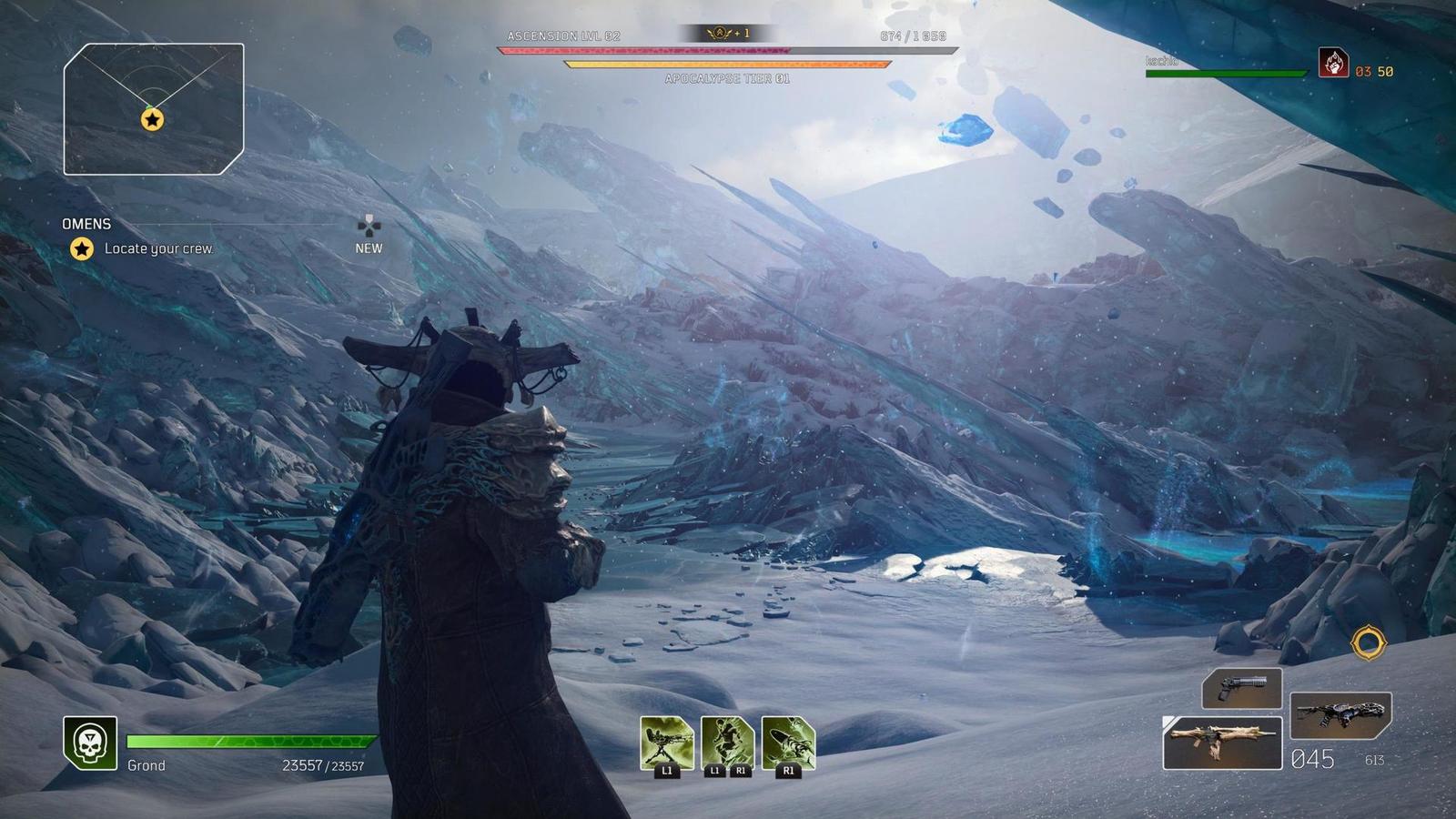Select the golden ring waypoint marker
This screenshot has width=1456, height=819.
tap(1368, 642)
